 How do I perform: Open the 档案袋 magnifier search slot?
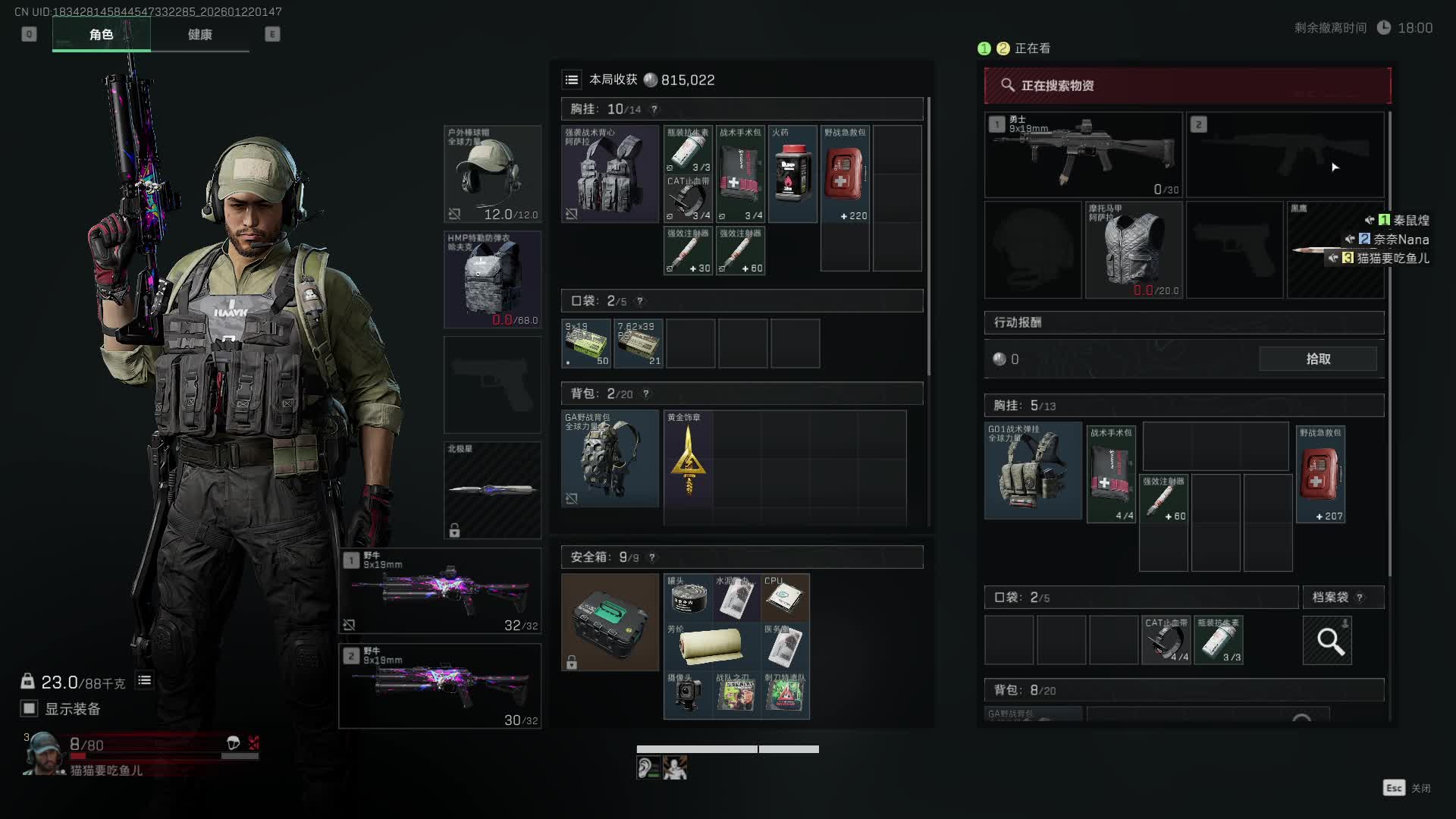(x=1327, y=641)
